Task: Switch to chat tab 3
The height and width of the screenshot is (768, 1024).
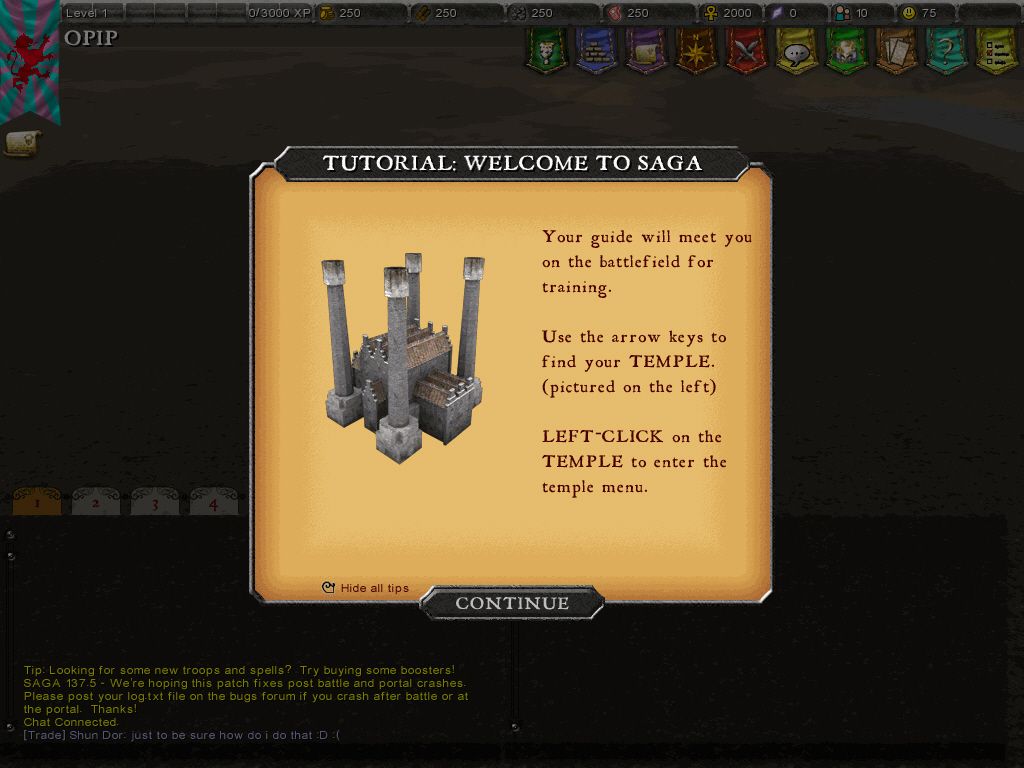Action: pyautogui.click(x=155, y=503)
